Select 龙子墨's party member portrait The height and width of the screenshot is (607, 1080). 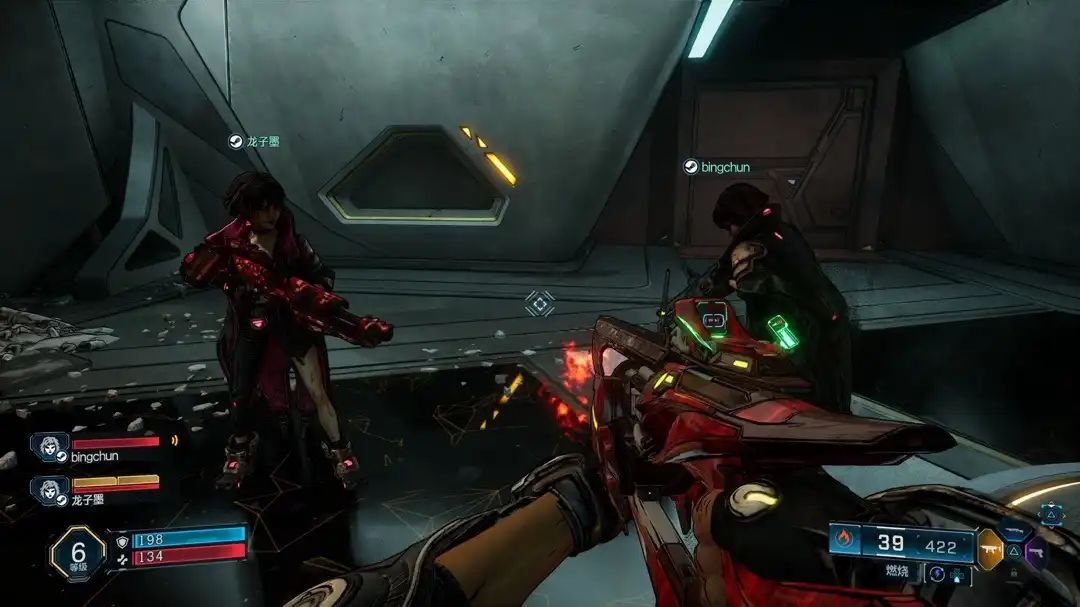click(47, 489)
